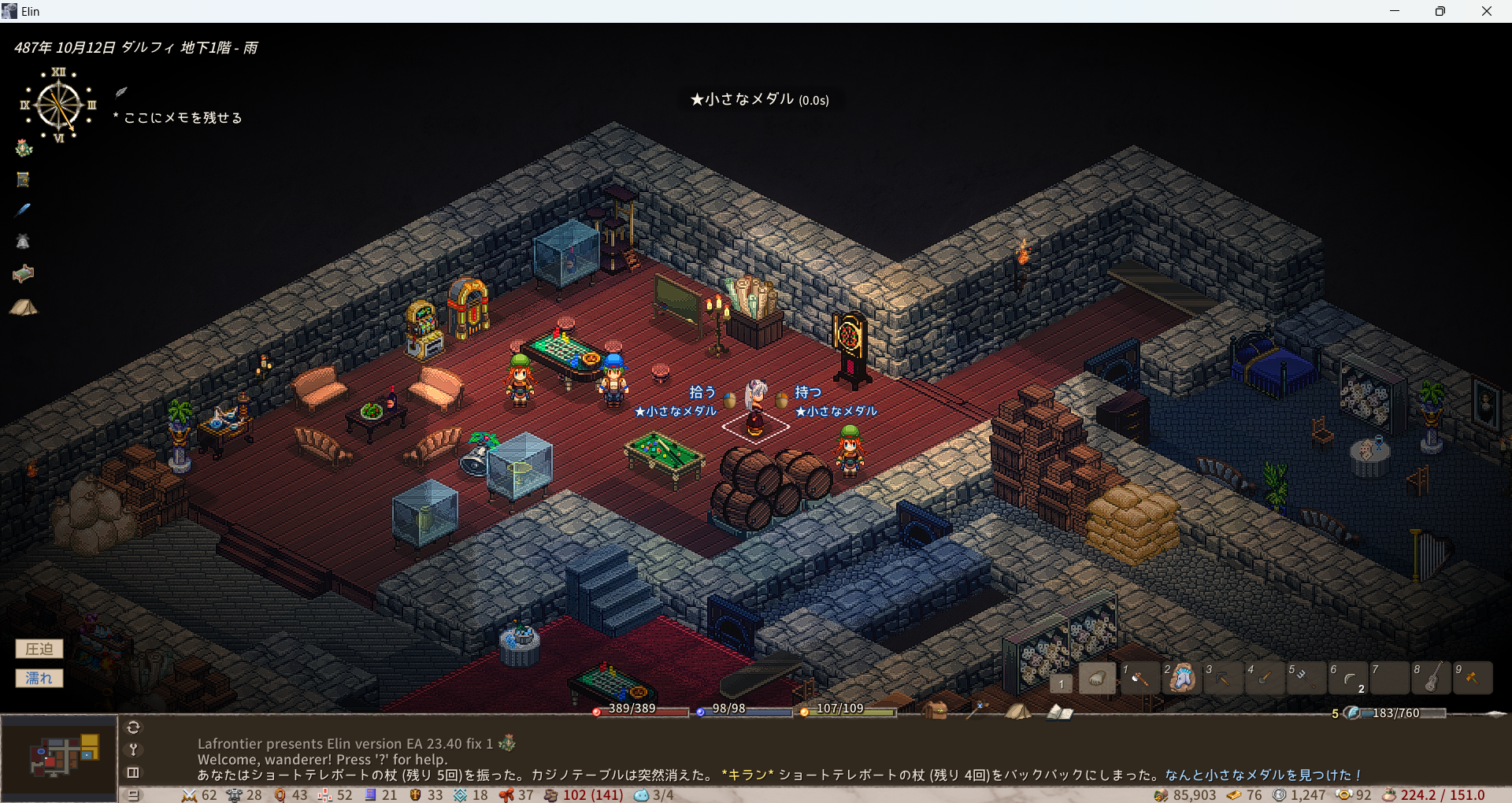Click the 圧迫 status condition tag
The height and width of the screenshot is (803, 1512).
coord(39,649)
